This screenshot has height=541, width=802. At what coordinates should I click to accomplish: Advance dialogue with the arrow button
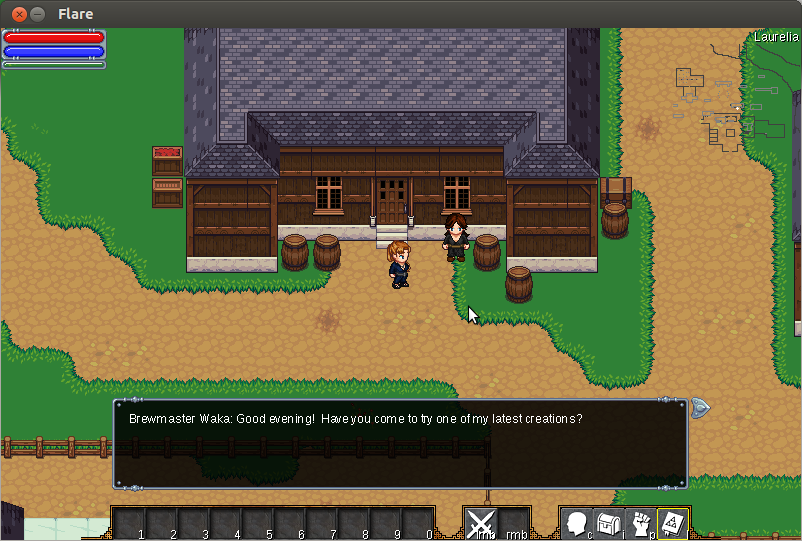click(700, 407)
